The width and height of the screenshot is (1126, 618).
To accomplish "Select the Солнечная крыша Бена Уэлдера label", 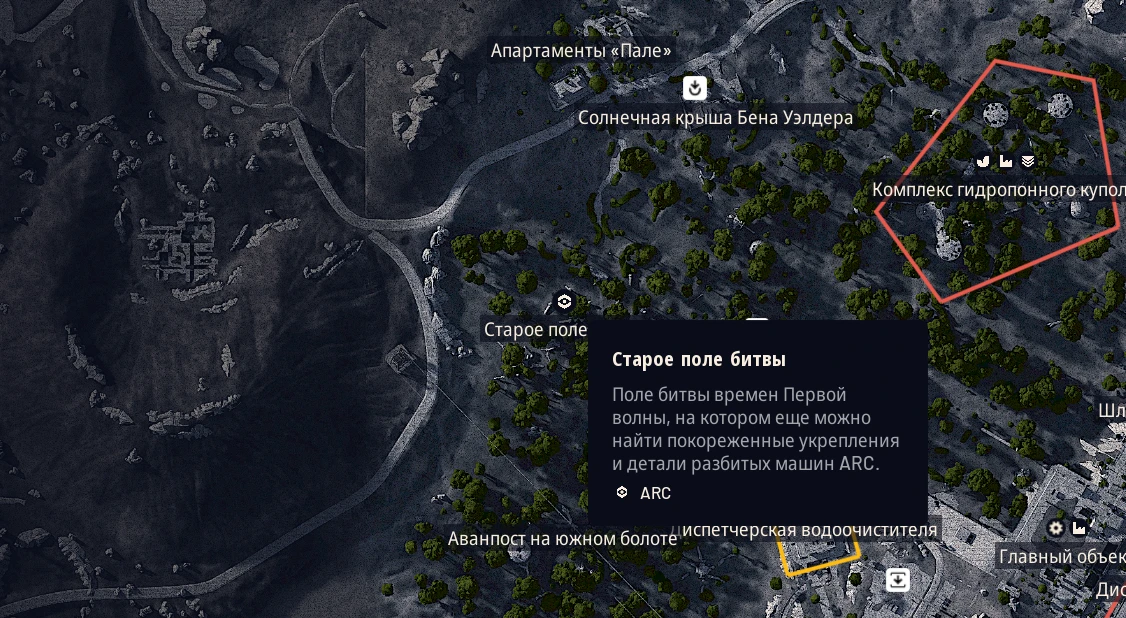I will pos(715,118).
